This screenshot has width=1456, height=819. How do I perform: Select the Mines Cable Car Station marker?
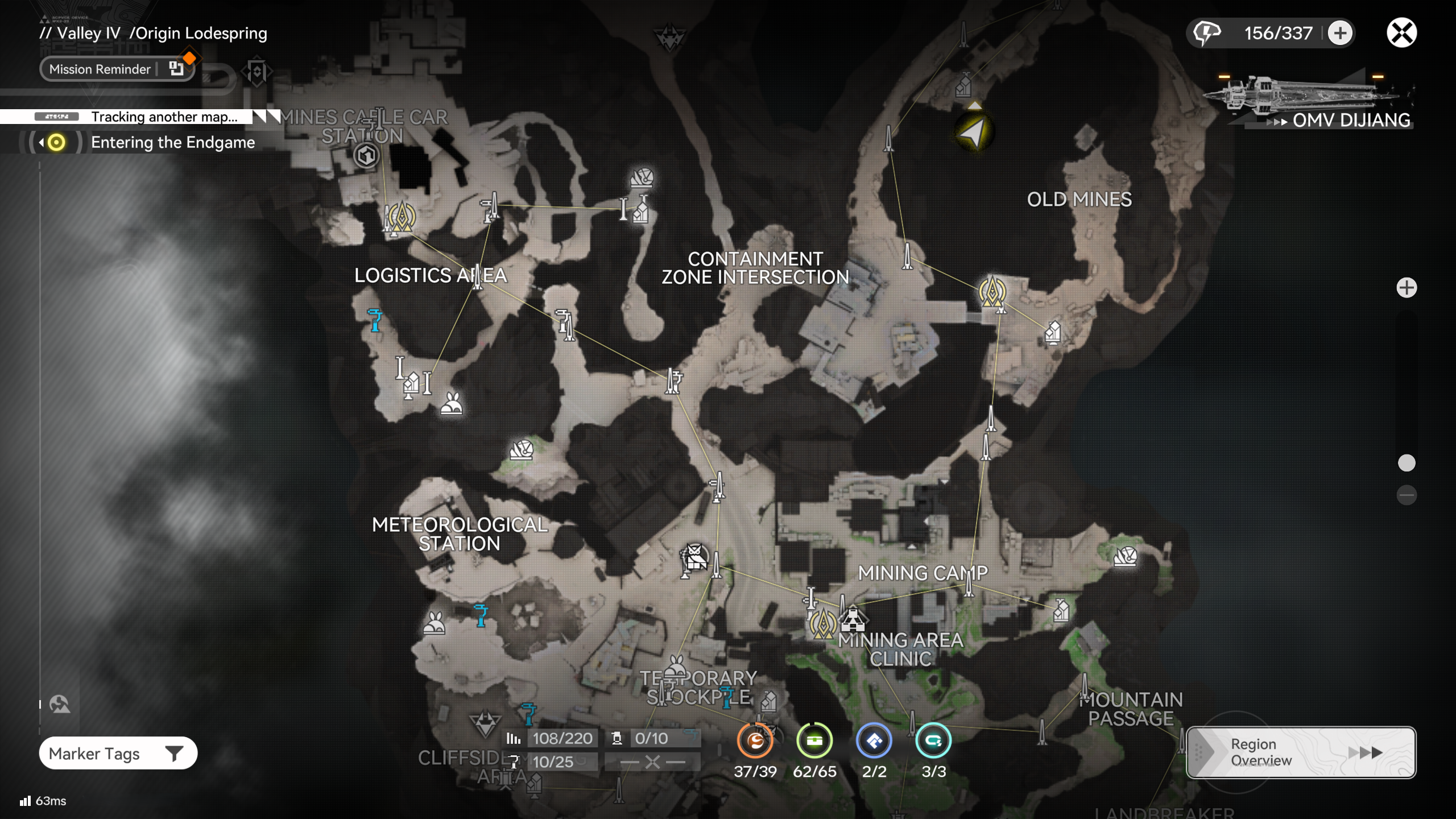tap(366, 155)
